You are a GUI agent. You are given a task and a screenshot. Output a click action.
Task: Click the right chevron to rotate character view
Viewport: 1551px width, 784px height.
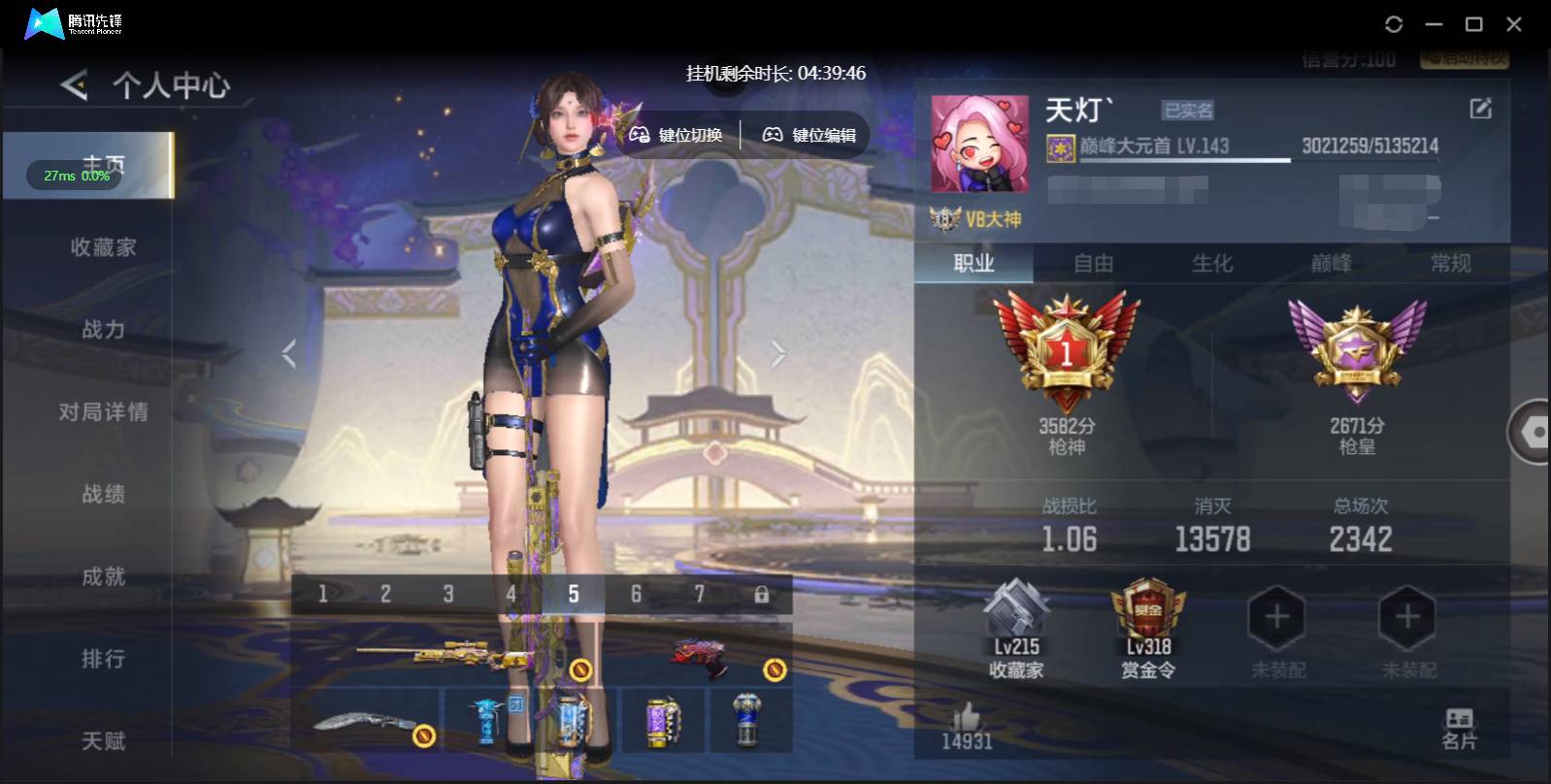[777, 353]
